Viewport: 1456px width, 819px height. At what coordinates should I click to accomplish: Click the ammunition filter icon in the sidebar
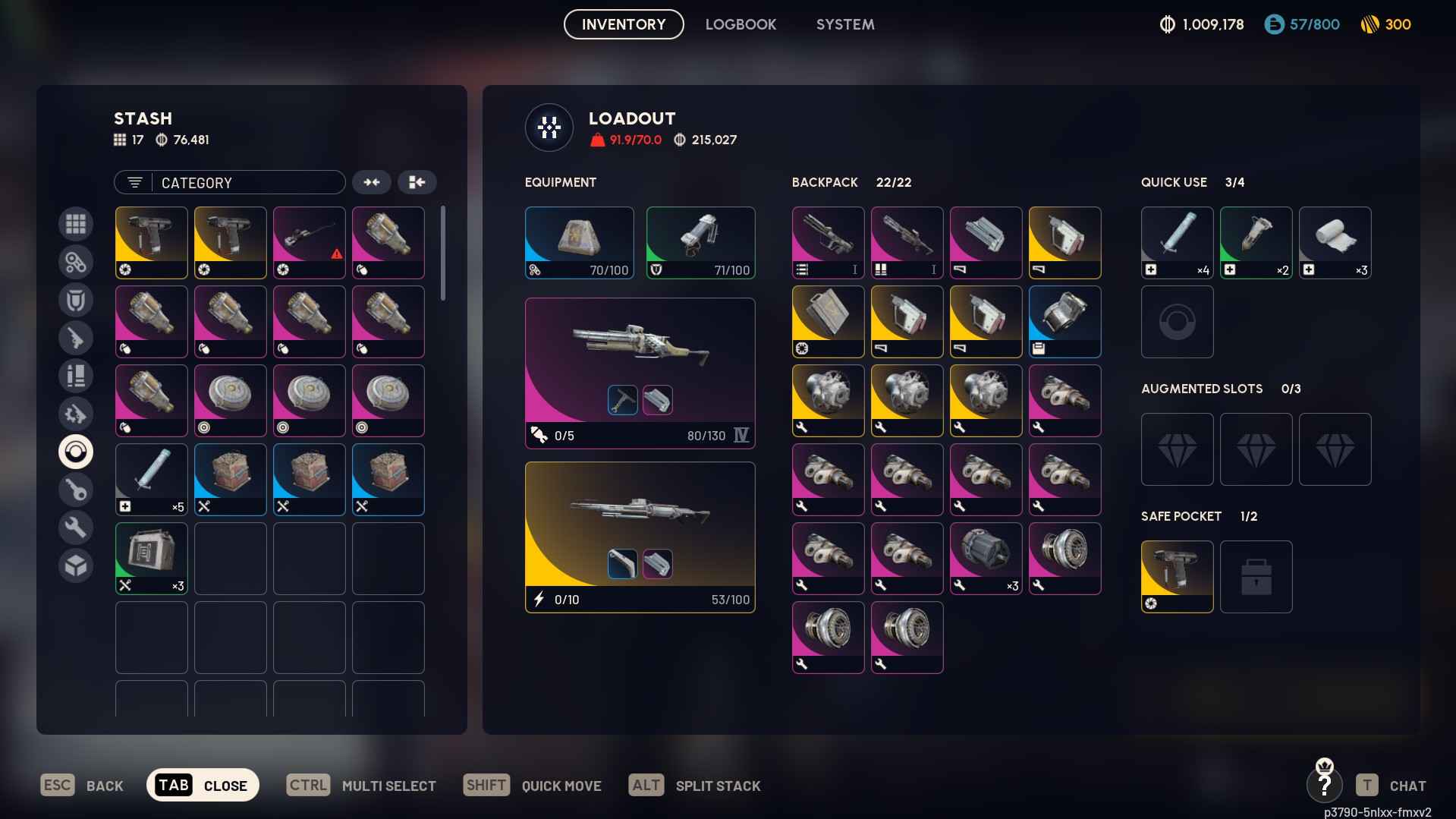[x=76, y=375]
